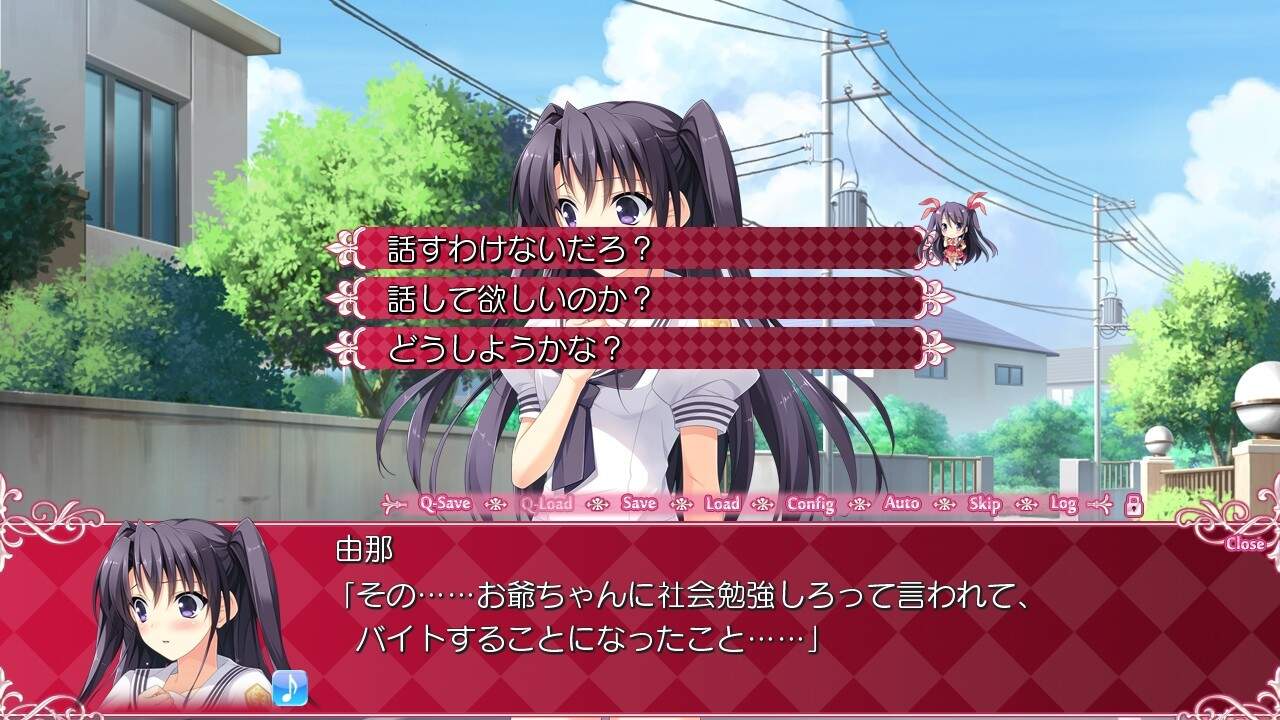Enable Skip mode
This screenshot has width=1280, height=720.
click(987, 504)
